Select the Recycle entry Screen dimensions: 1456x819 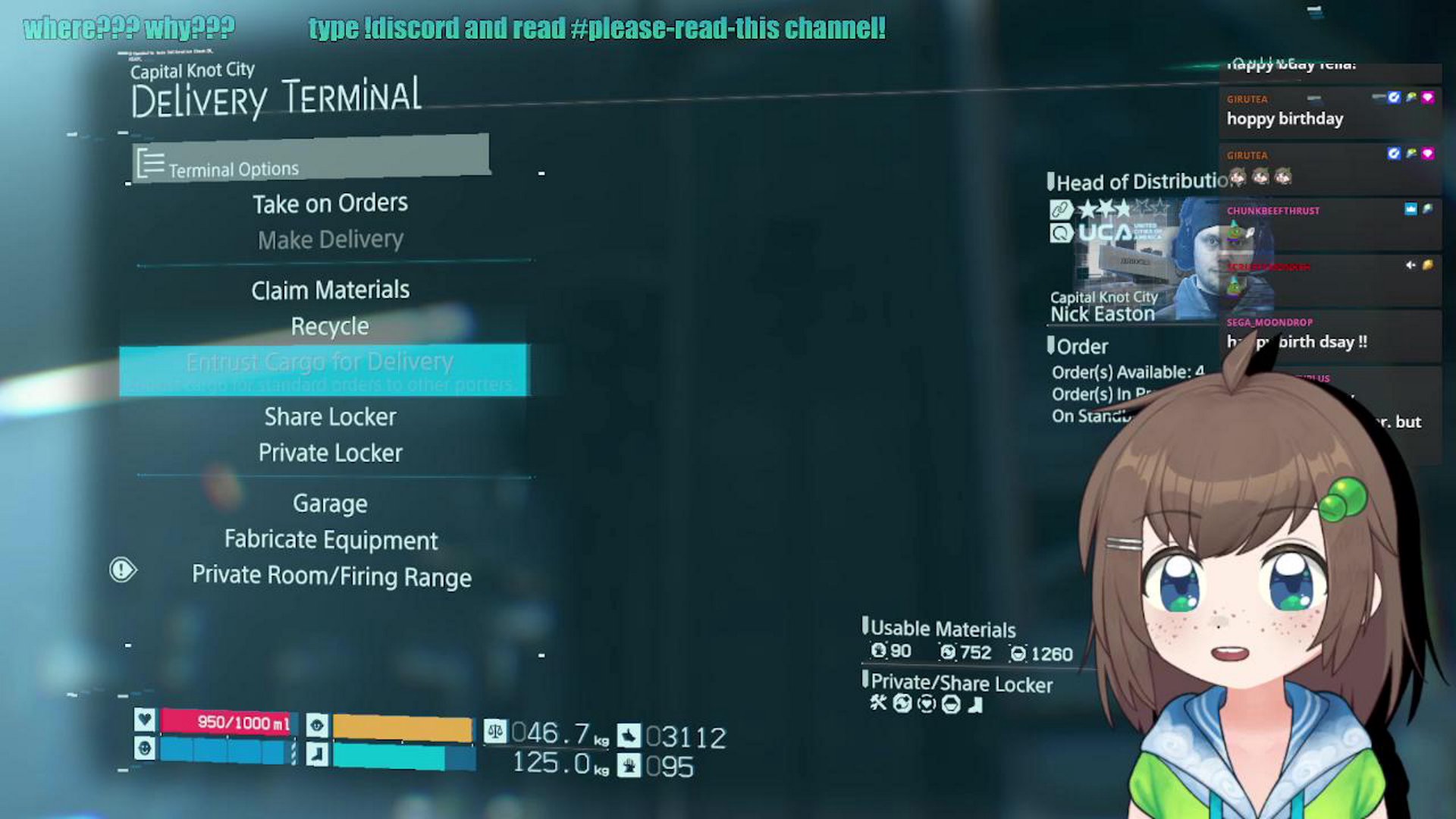click(330, 326)
